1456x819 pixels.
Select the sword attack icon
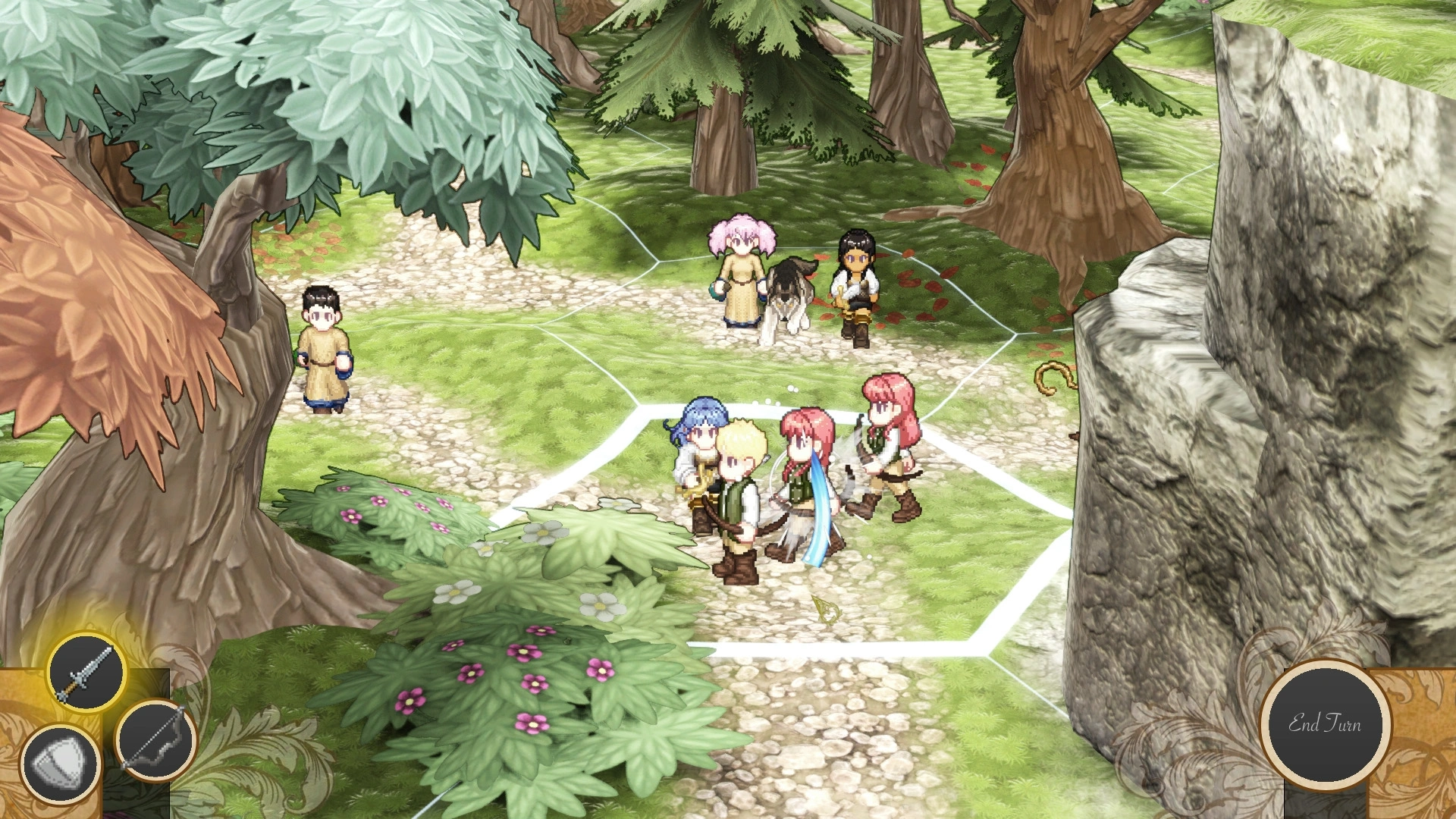point(86,671)
